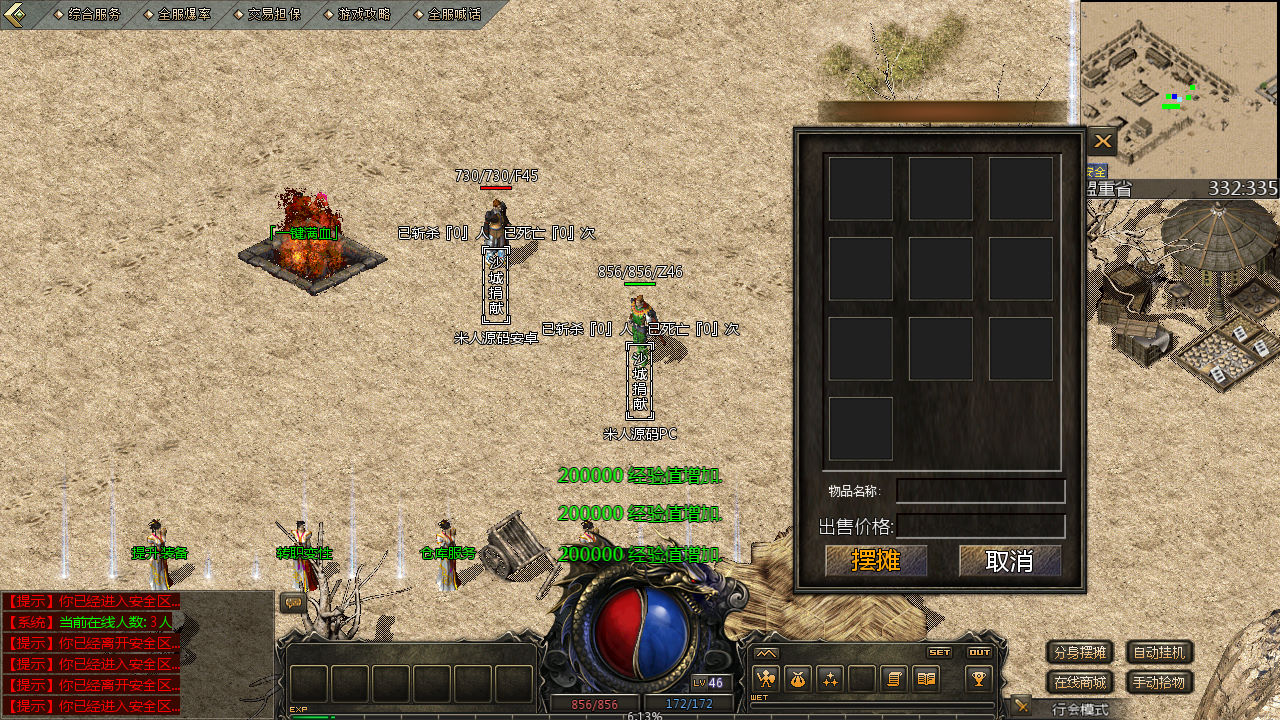Open the character icon with sword and shield

coord(766,679)
